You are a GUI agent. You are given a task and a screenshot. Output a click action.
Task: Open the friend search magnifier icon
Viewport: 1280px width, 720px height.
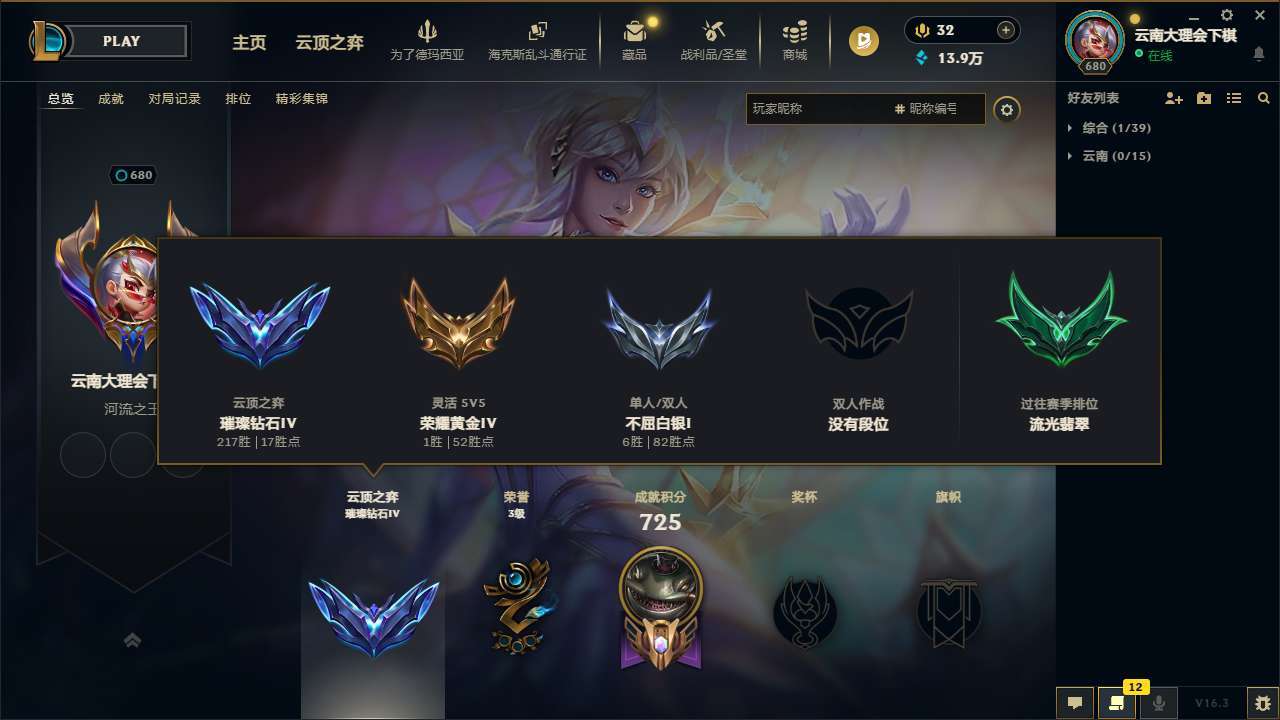tap(1264, 98)
